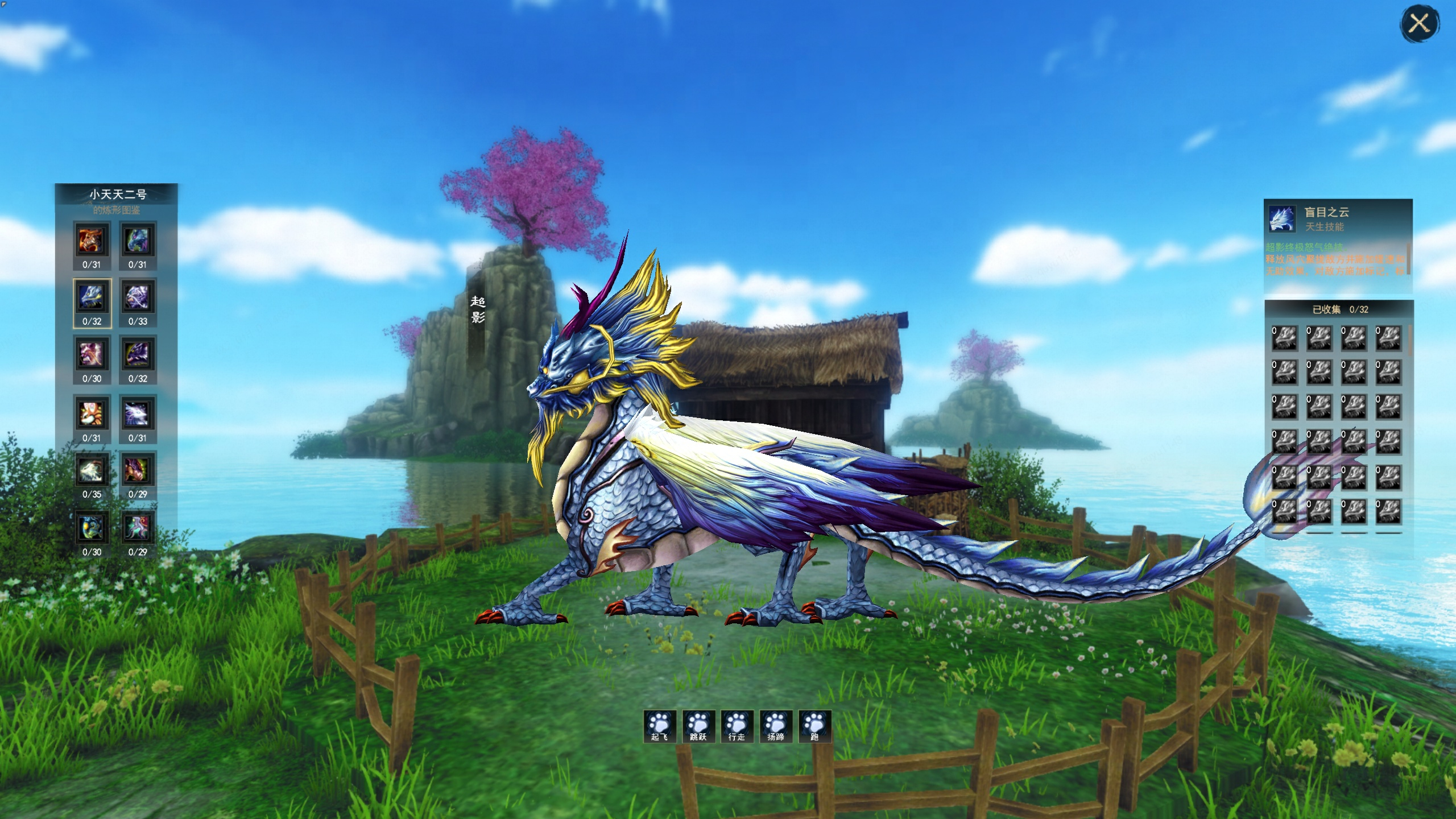The height and width of the screenshot is (819, 1456).
Task: Select the fiery red beast, 0/31
Action: pos(92,241)
